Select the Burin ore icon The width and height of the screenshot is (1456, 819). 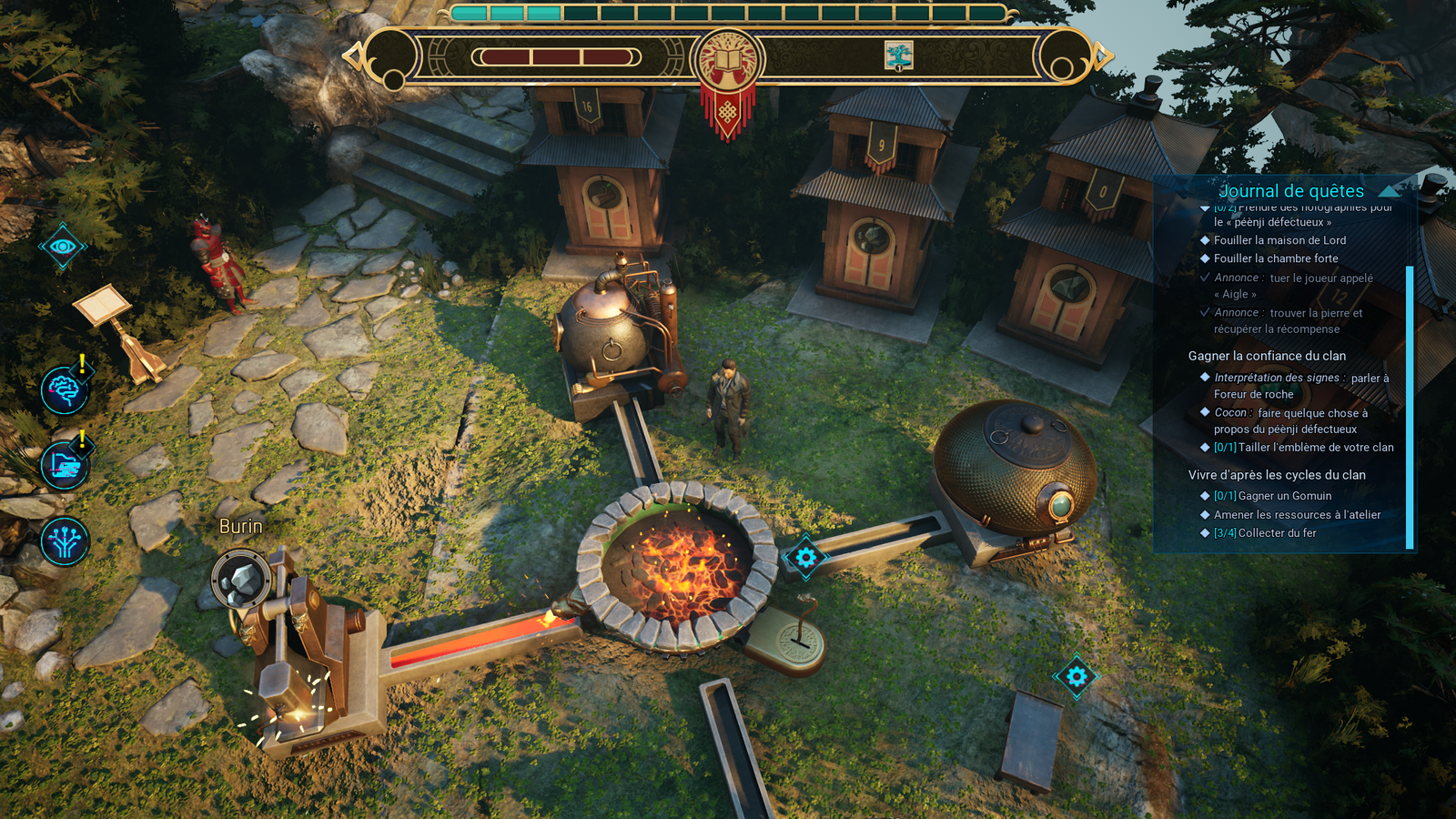(x=241, y=579)
